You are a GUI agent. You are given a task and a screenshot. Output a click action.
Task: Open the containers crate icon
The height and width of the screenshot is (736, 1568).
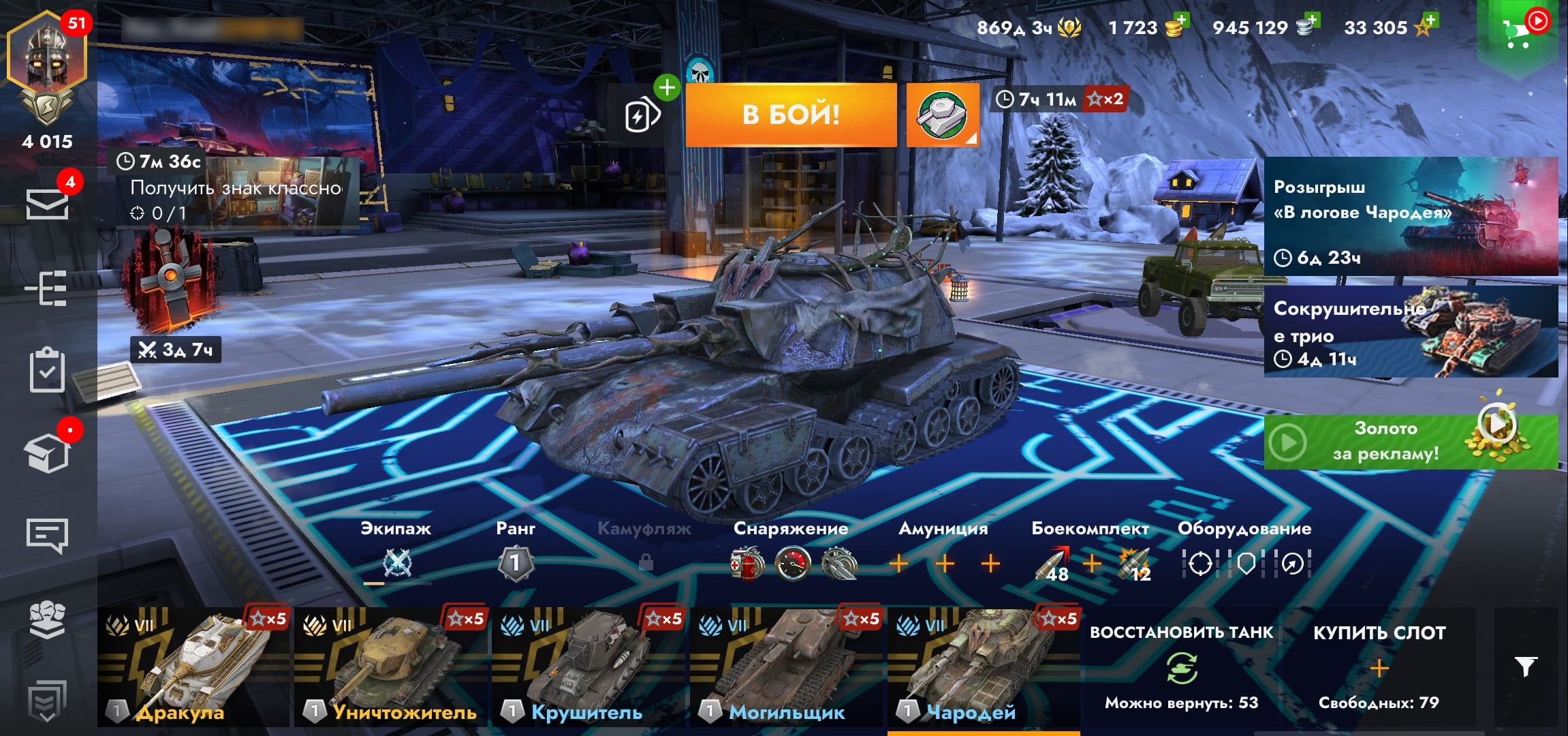pyautogui.click(x=47, y=452)
